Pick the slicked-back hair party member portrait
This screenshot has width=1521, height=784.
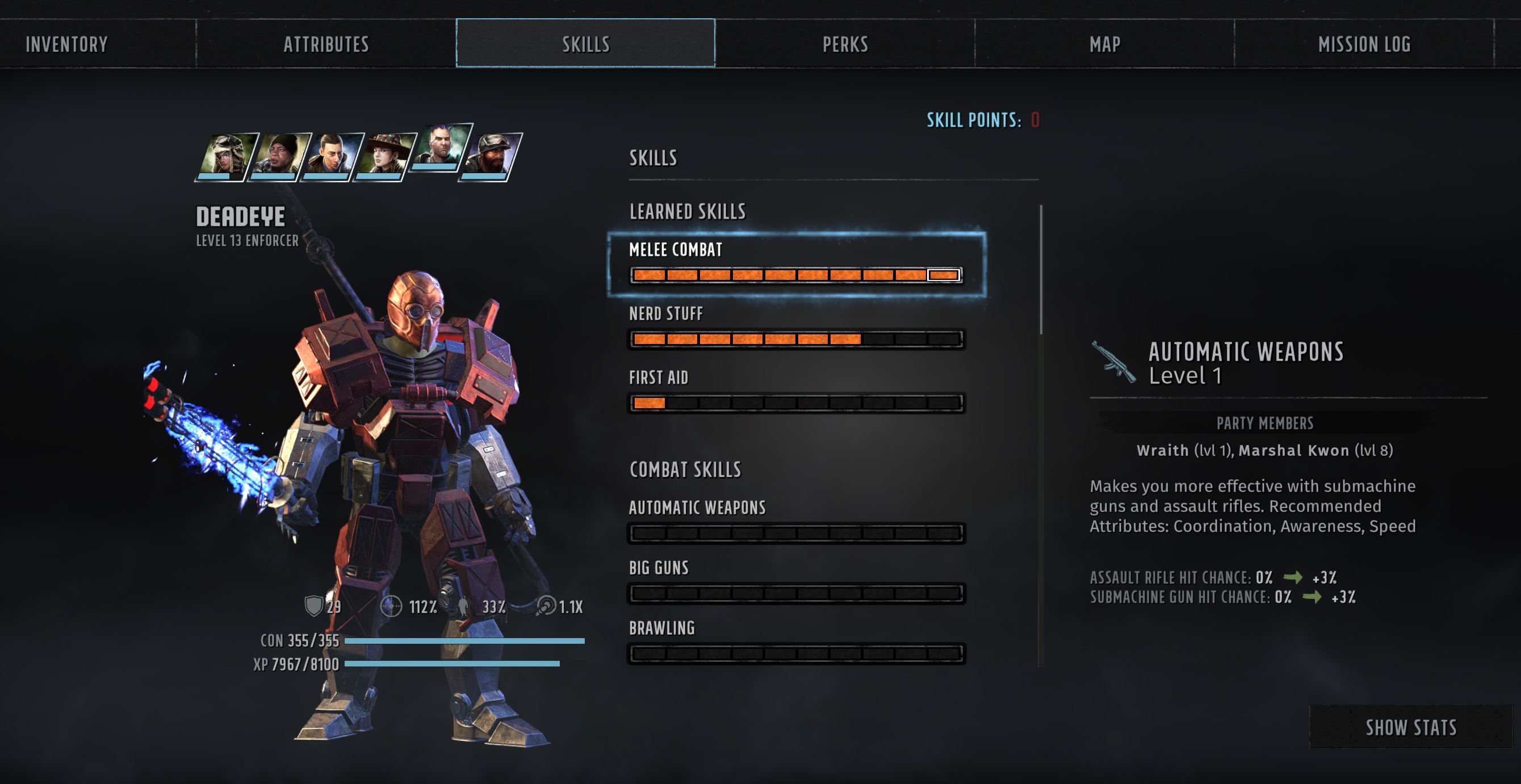(x=332, y=157)
